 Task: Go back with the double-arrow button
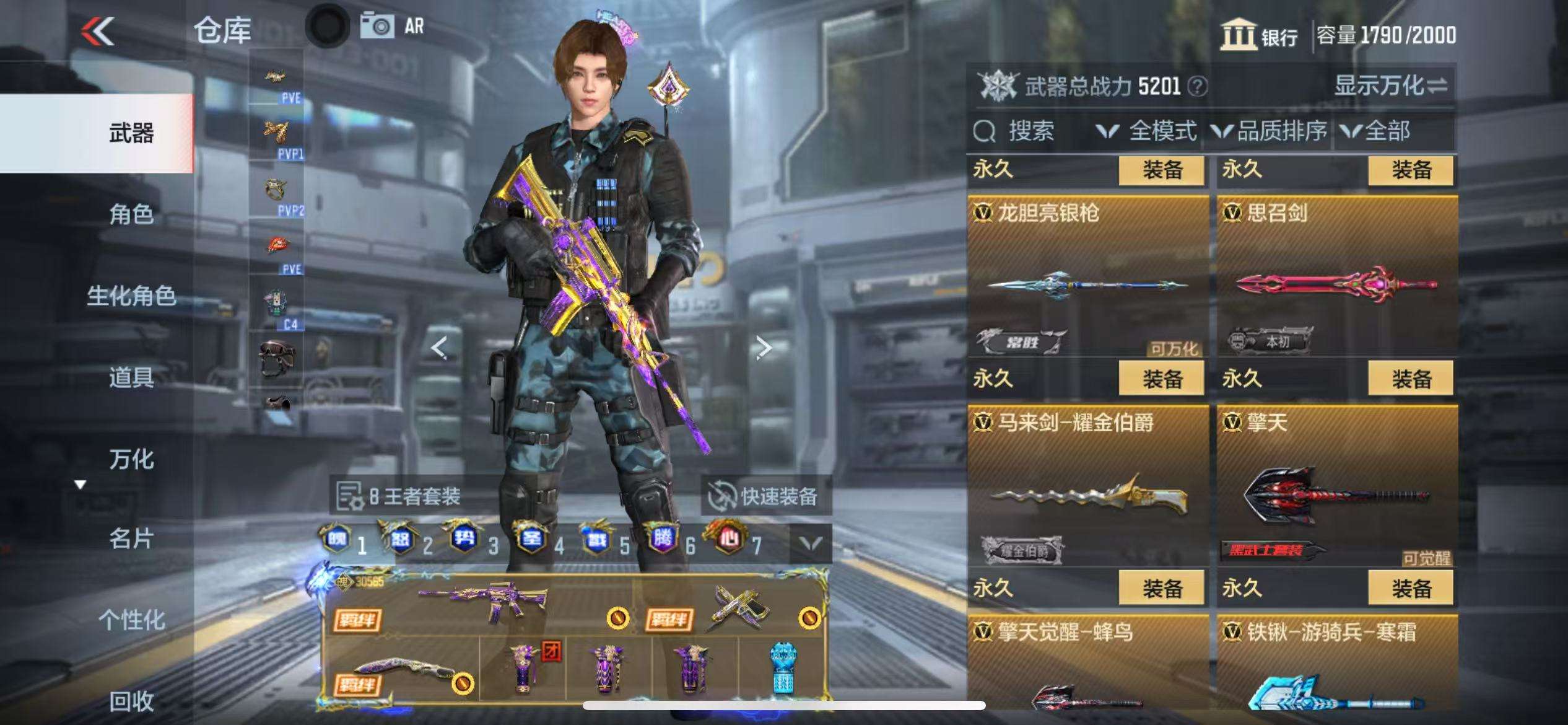pos(98,31)
